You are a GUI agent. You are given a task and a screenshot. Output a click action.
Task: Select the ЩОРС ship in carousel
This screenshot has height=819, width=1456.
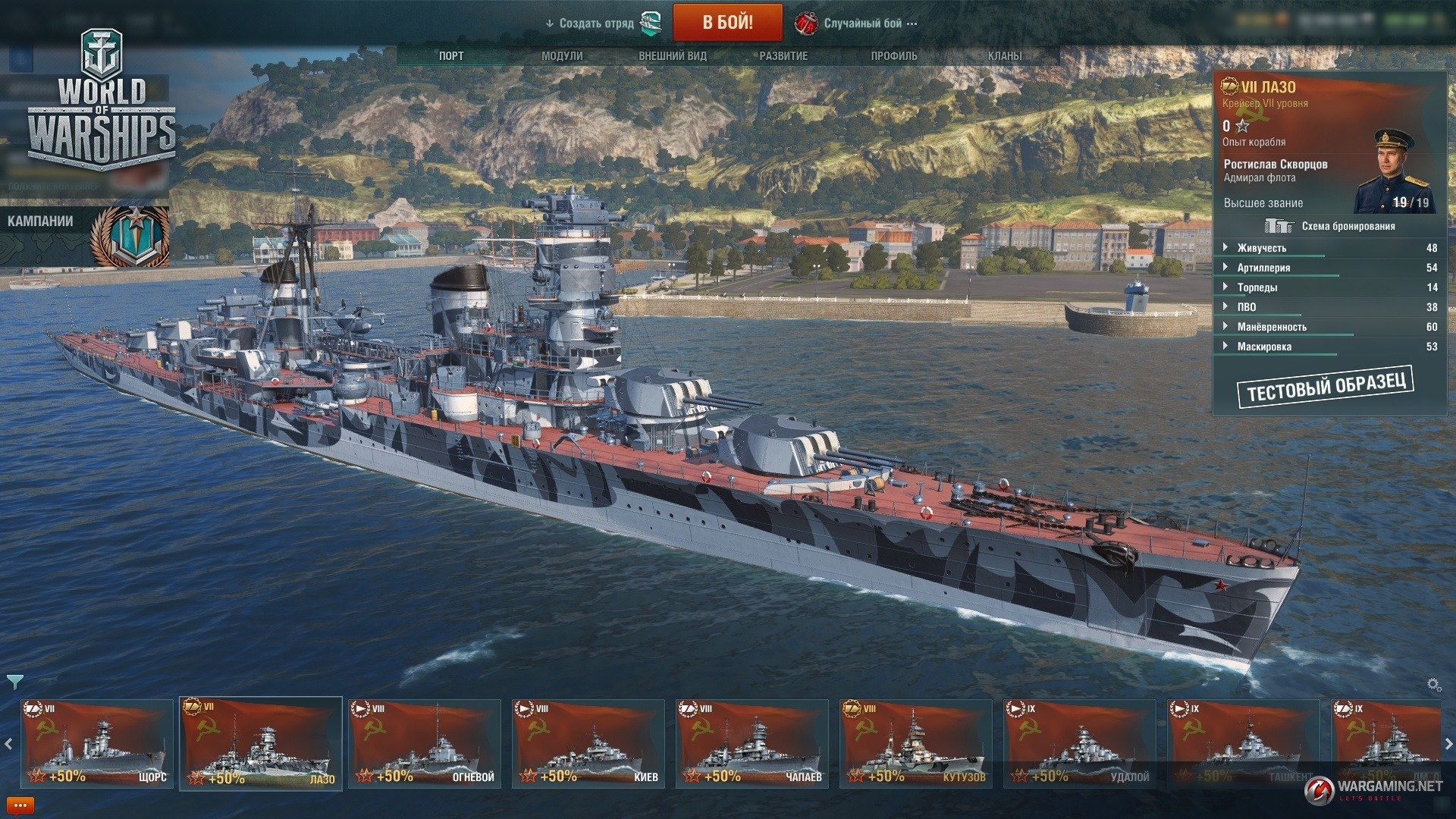point(96,743)
